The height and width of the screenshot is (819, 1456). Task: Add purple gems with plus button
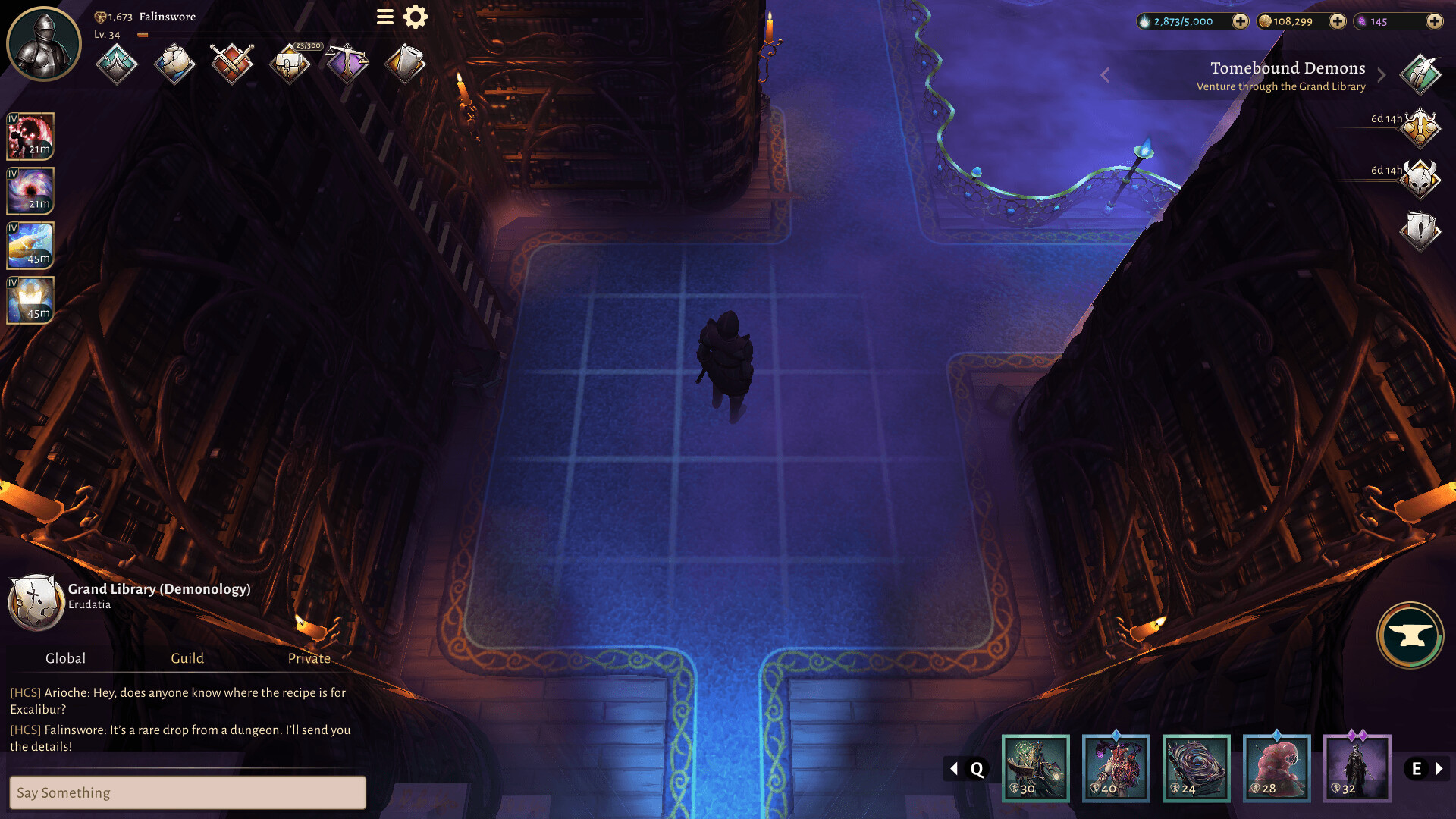click(1434, 21)
